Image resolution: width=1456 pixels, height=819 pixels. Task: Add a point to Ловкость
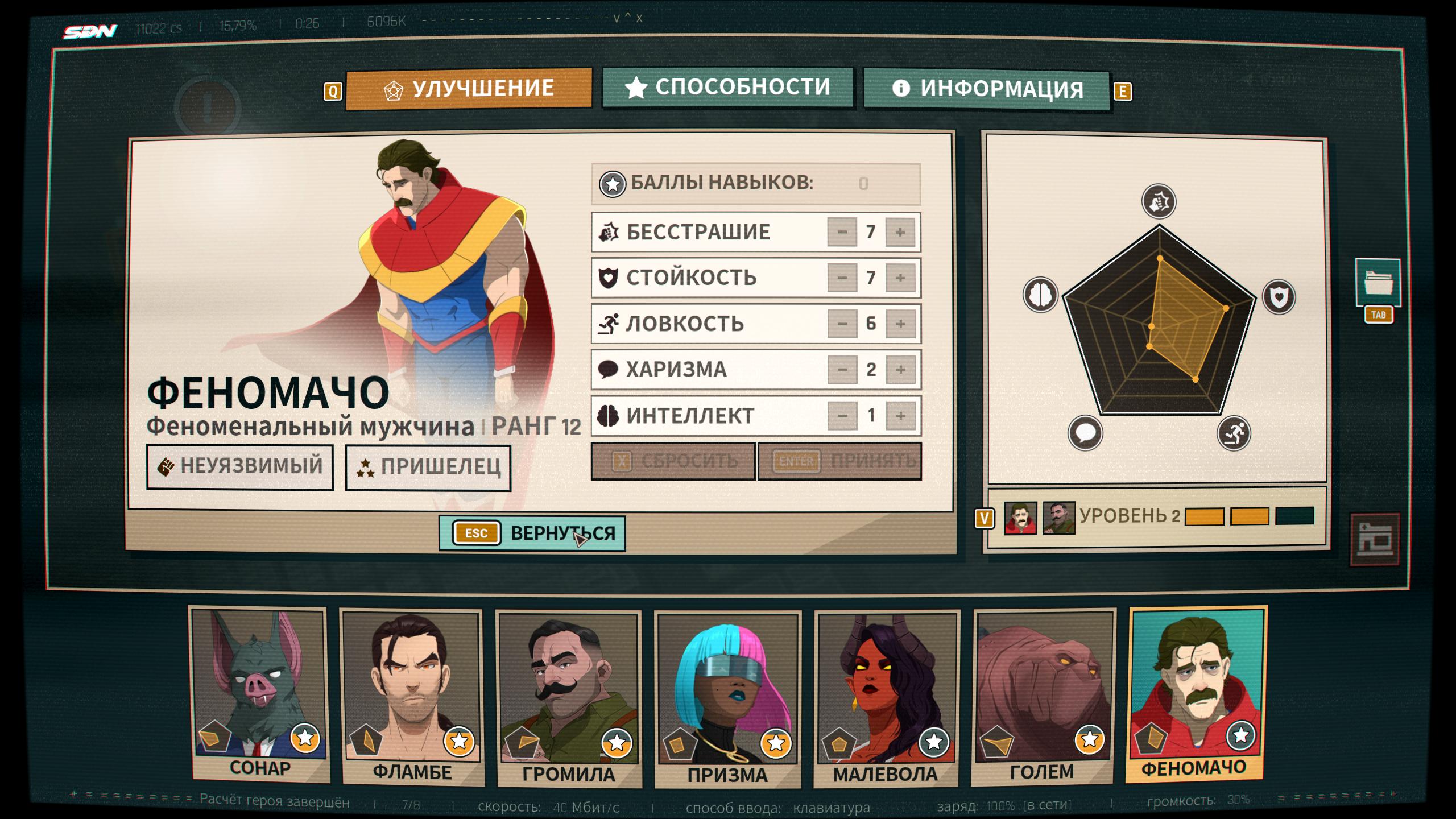(x=900, y=324)
